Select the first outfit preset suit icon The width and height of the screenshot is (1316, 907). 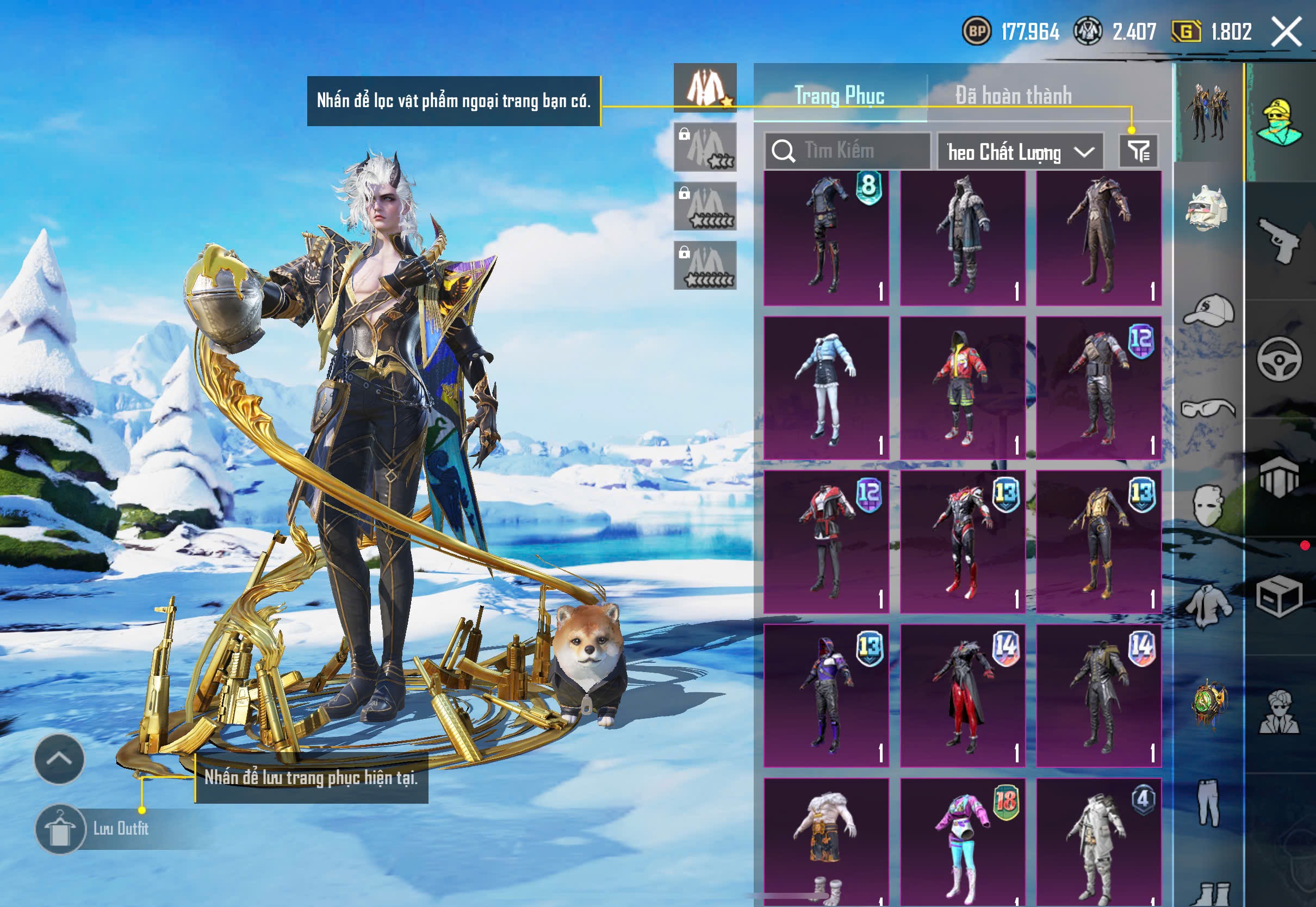point(705,88)
